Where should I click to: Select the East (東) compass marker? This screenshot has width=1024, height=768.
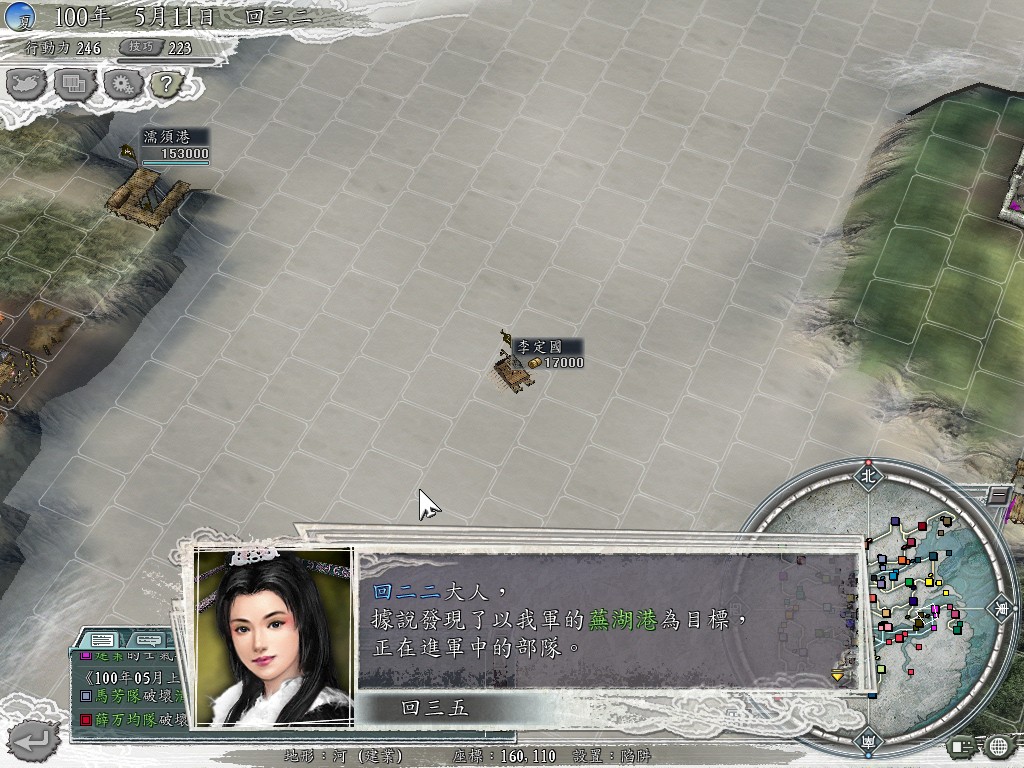pyautogui.click(x=1000, y=607)
